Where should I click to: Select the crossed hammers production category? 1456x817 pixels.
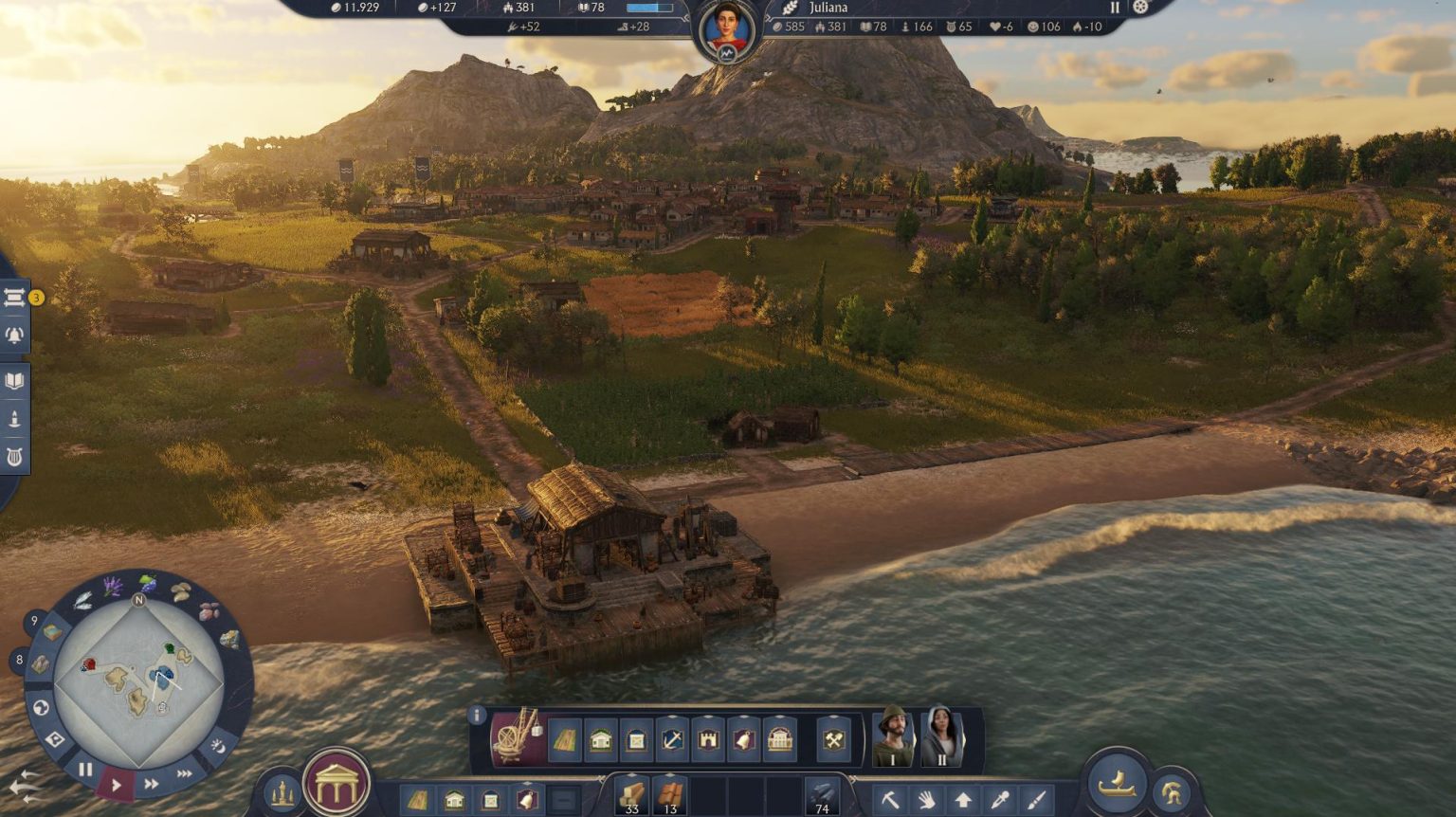[833, 739]
